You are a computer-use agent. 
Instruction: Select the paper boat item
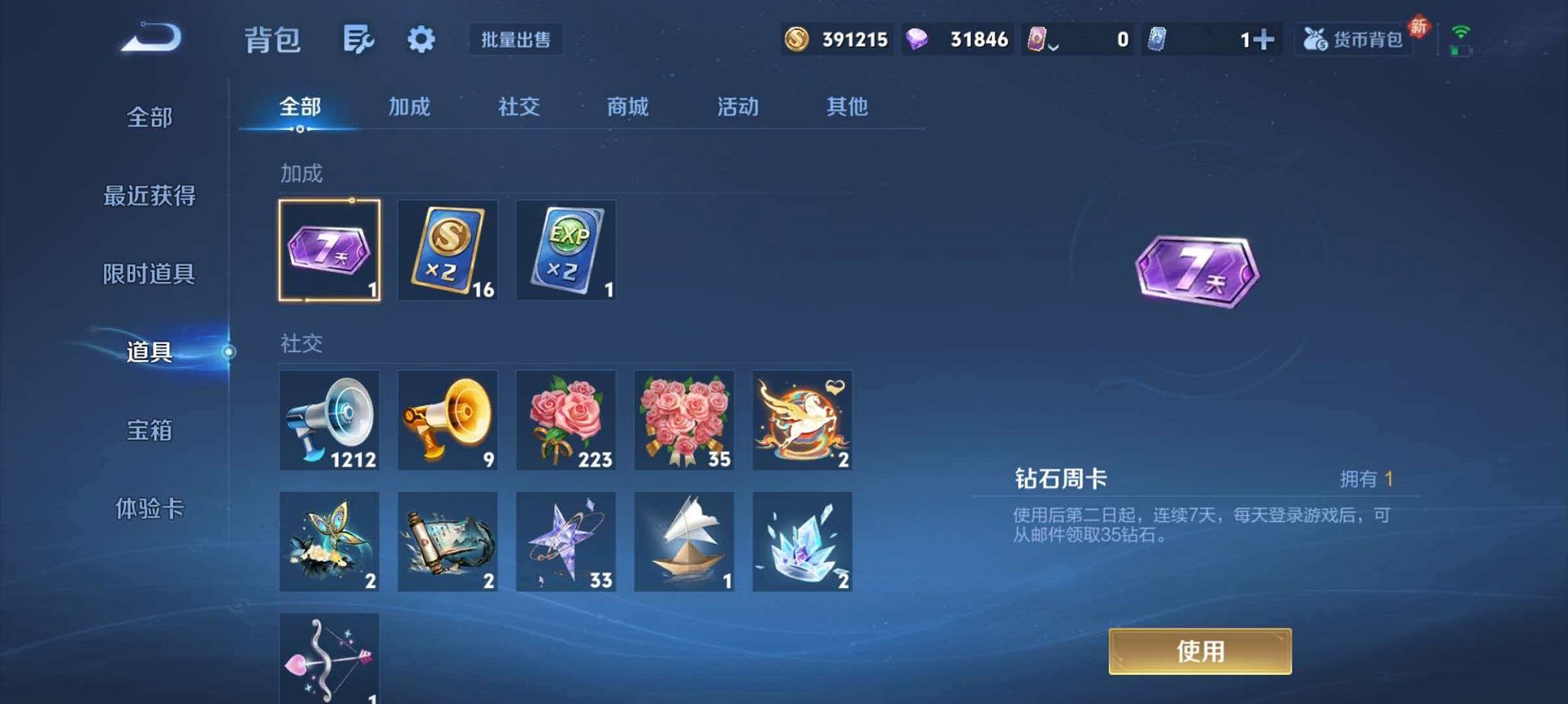[x=685, y=543]
